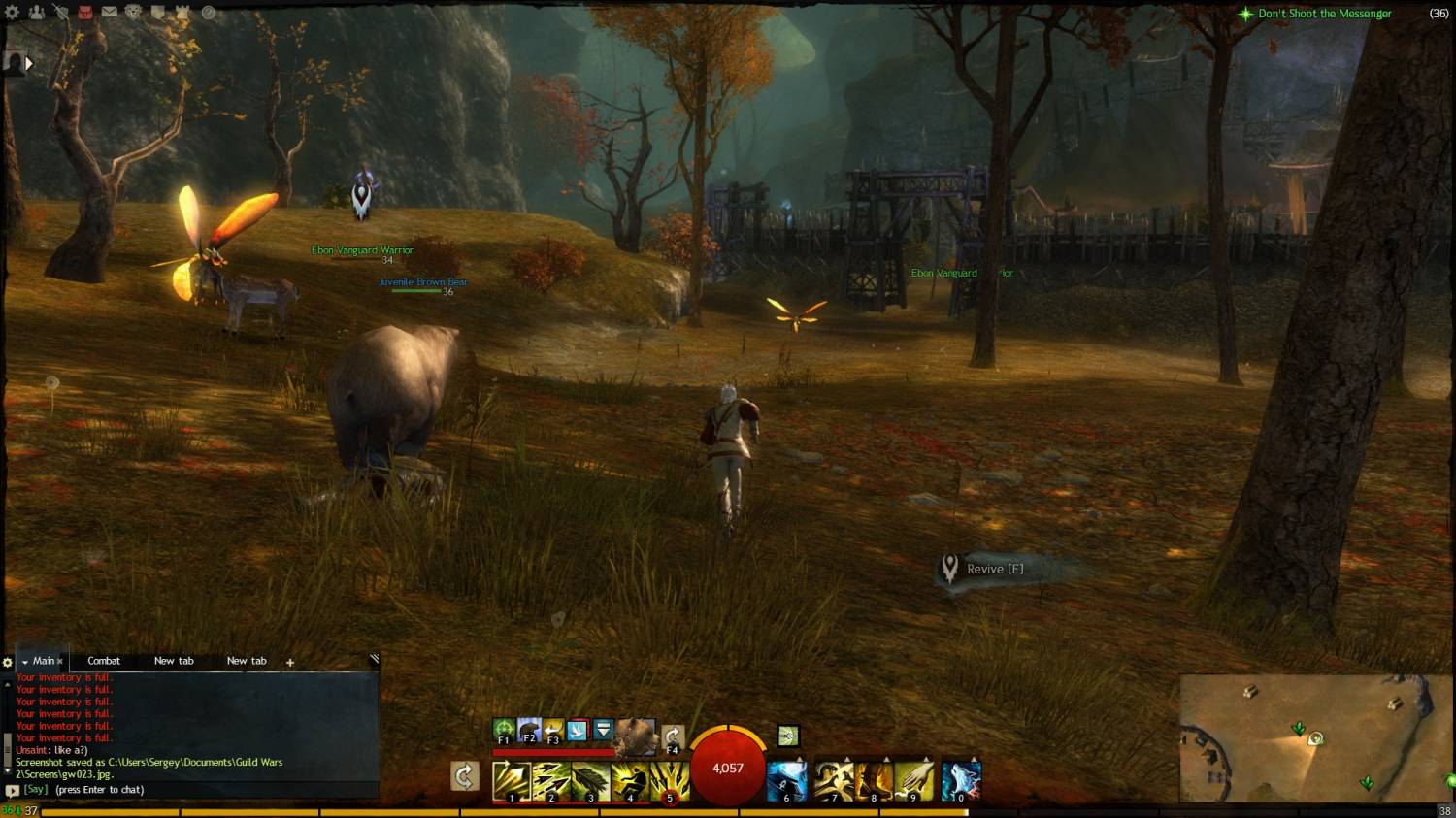Switch to the Combat chat tab
This screenshot has width=1456, height=818.
pos(104,661)
